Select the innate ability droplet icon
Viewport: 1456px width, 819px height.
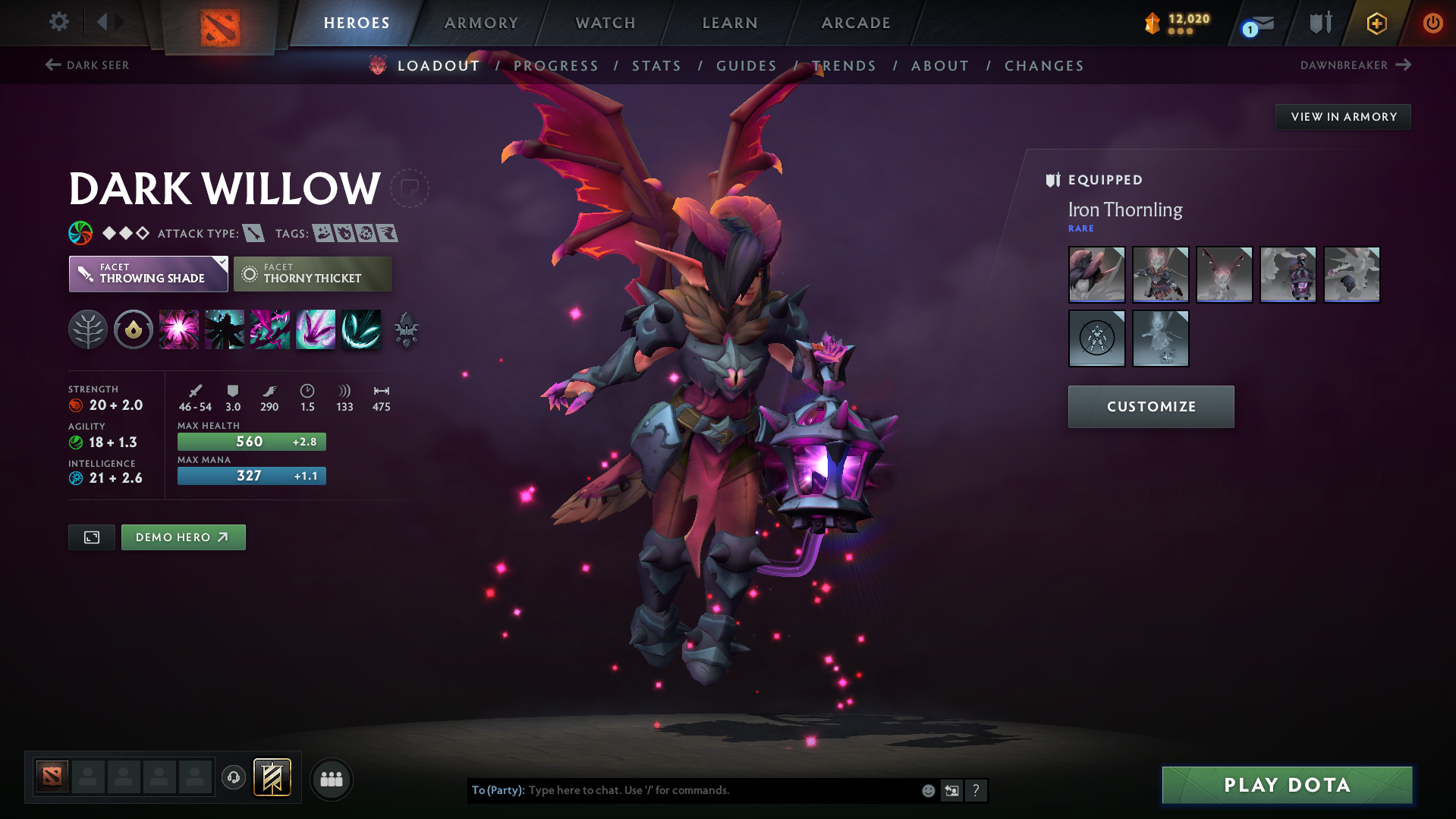133,329
